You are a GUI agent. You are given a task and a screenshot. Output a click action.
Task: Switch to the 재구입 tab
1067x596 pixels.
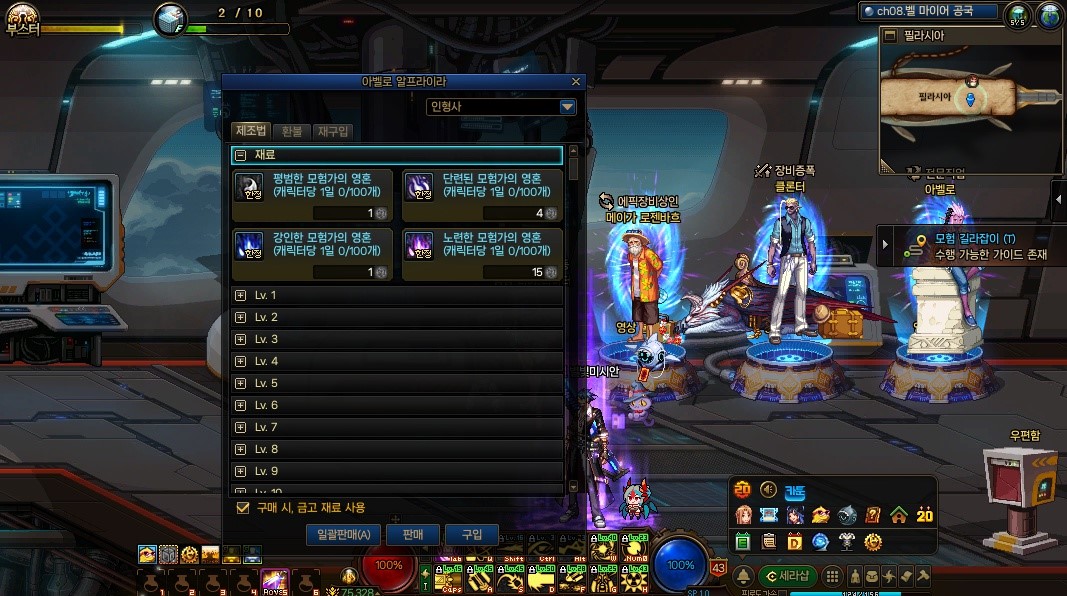(x=332, y=131)
